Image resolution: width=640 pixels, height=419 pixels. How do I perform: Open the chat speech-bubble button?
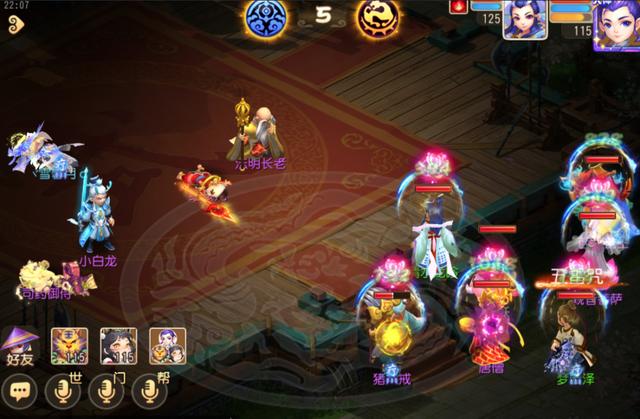tap(20, 389)
